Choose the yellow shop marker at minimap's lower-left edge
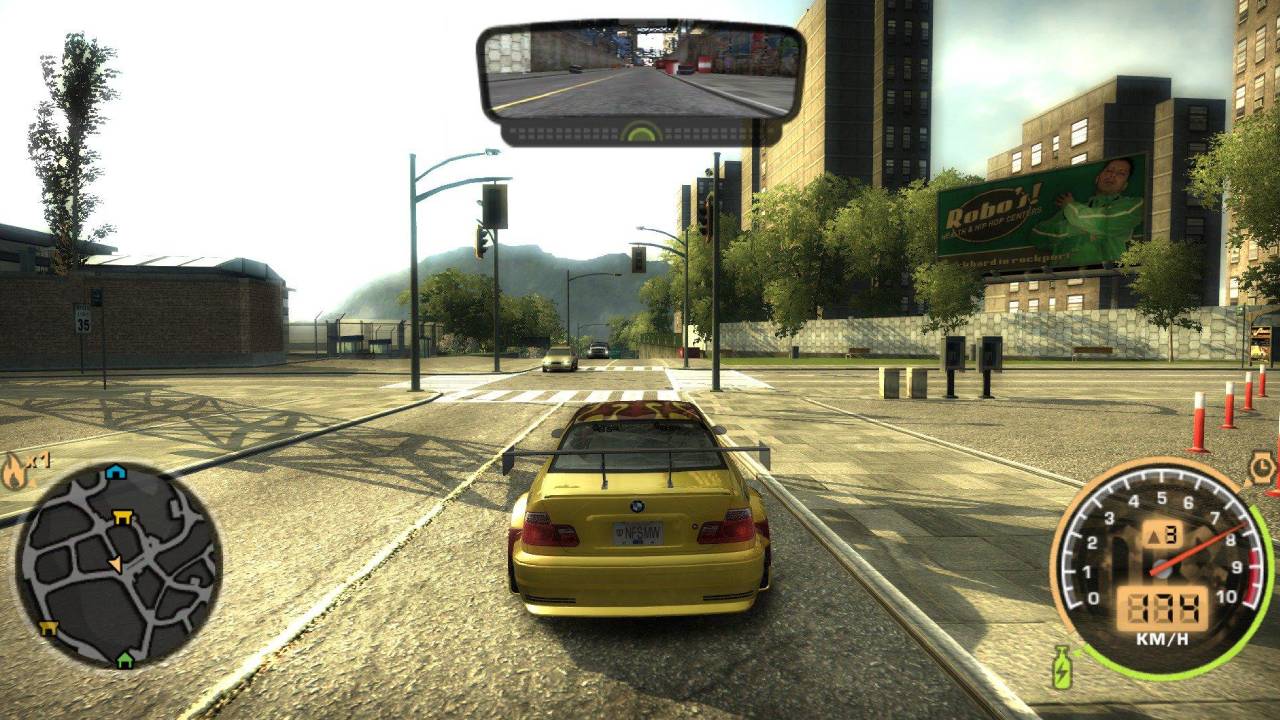1280x720 pixels. [x=48, y=628]
